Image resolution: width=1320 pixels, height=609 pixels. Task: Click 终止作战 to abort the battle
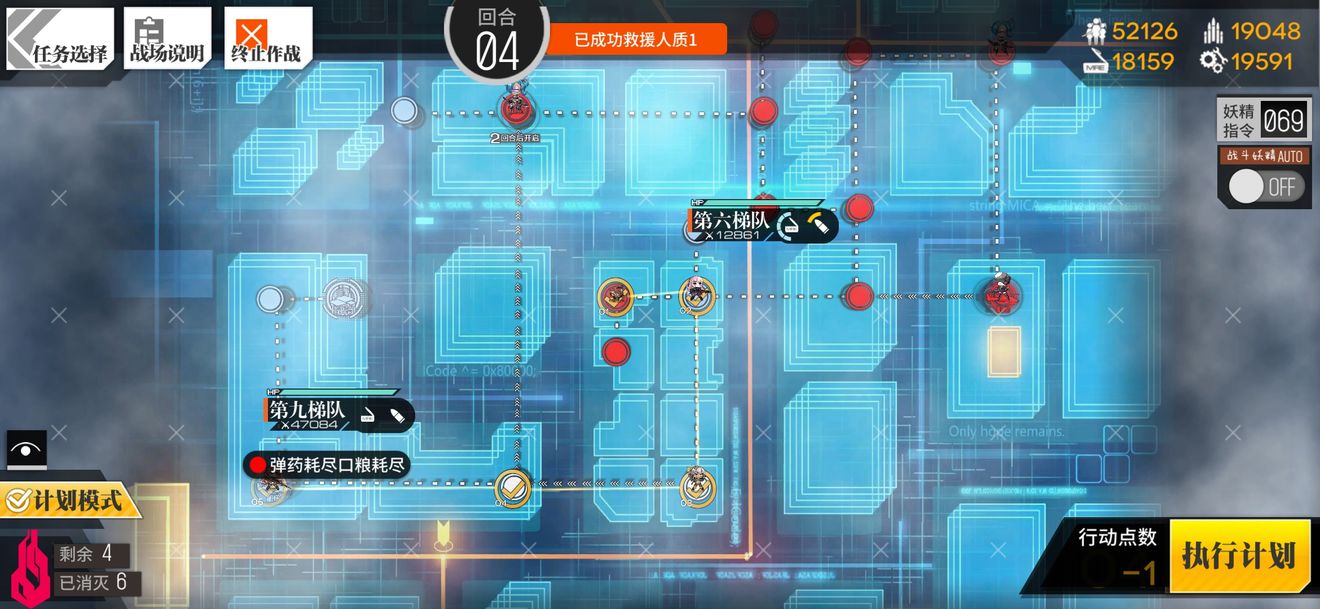click(266, 38)
